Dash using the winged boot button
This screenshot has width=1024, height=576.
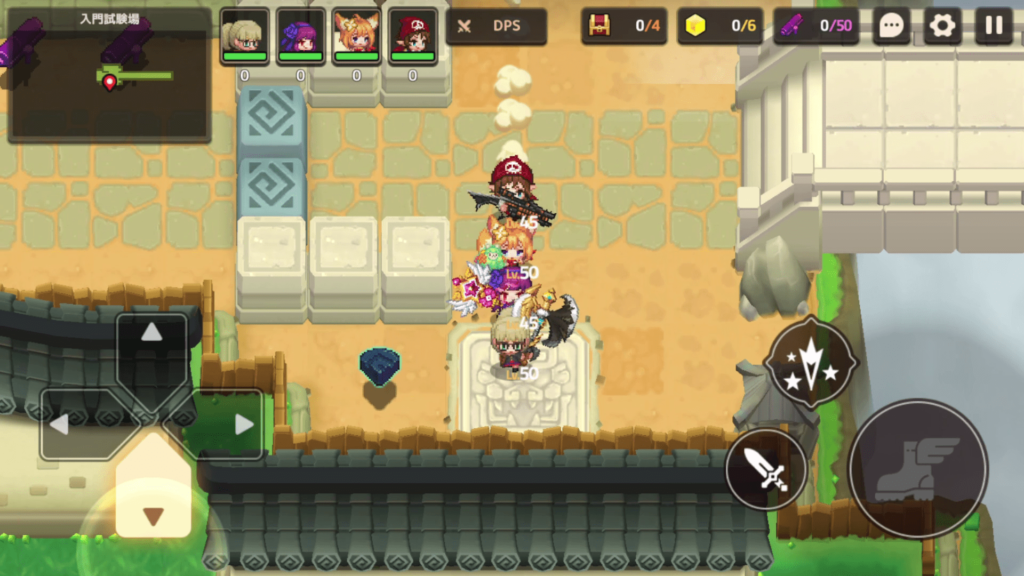pyautogui.click(x=917, y=468)
